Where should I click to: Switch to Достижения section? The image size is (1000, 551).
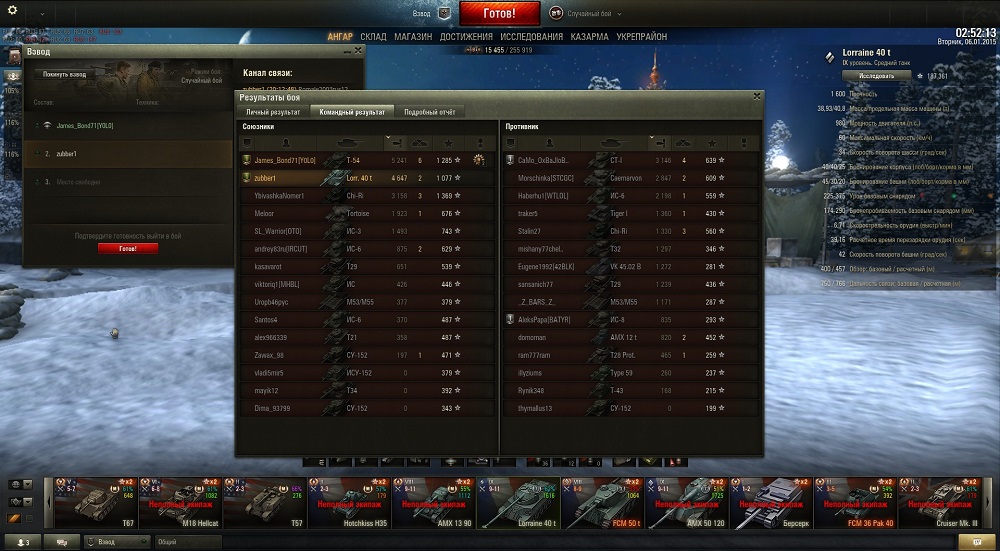[x=466, y=37]
